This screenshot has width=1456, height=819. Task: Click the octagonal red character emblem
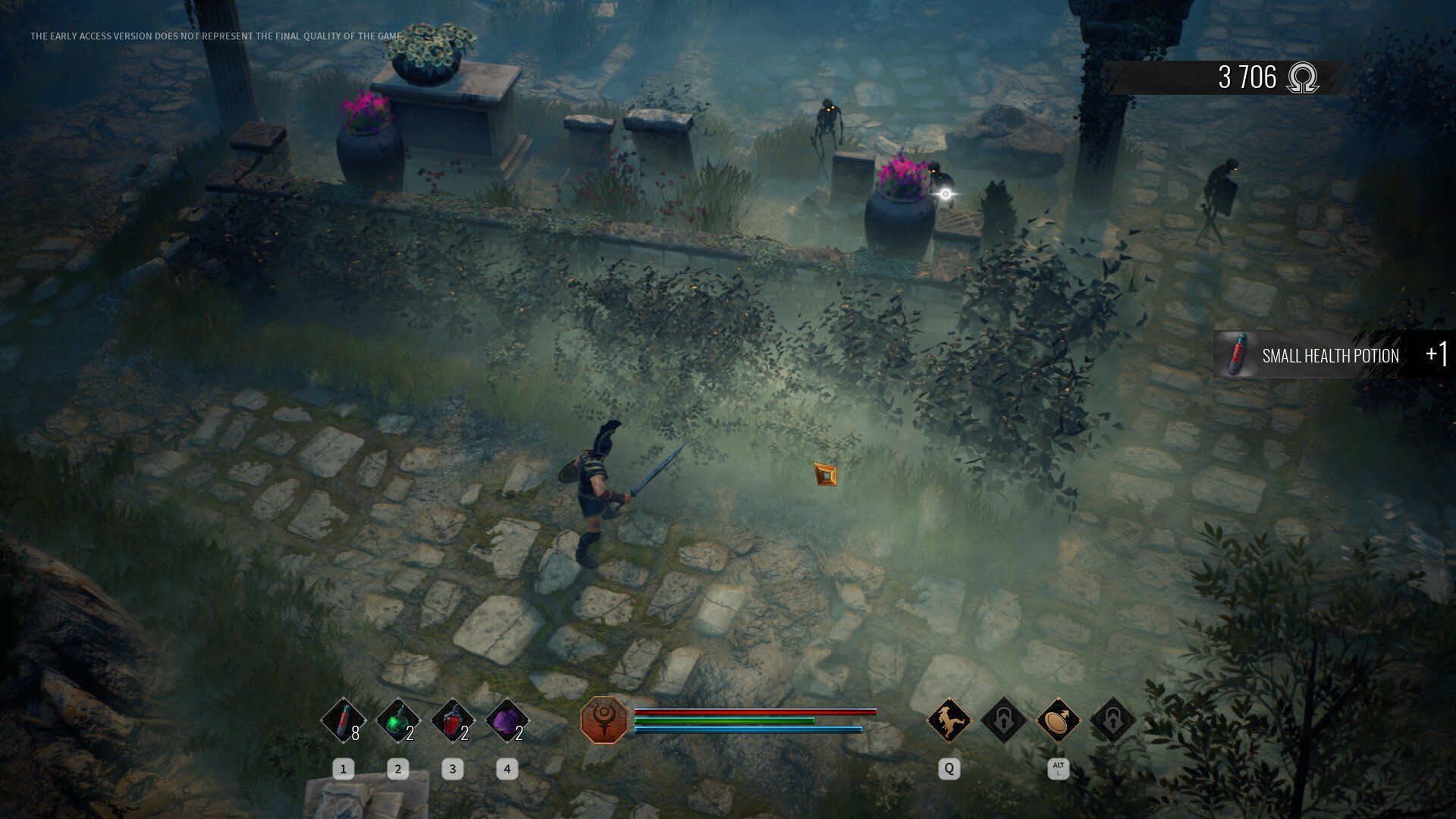(x=604, y=720)
